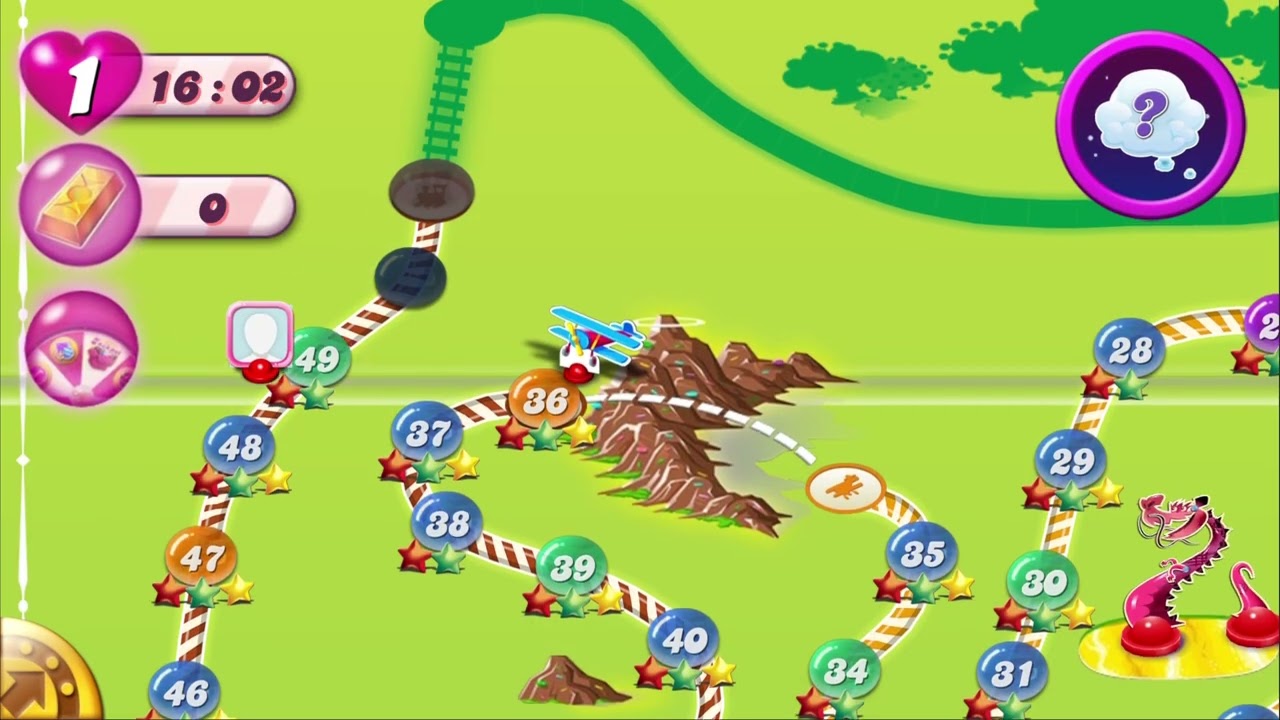Select level 40 node
The width and height of the screenshot is (1280, 720).
(x=683, y=640)
